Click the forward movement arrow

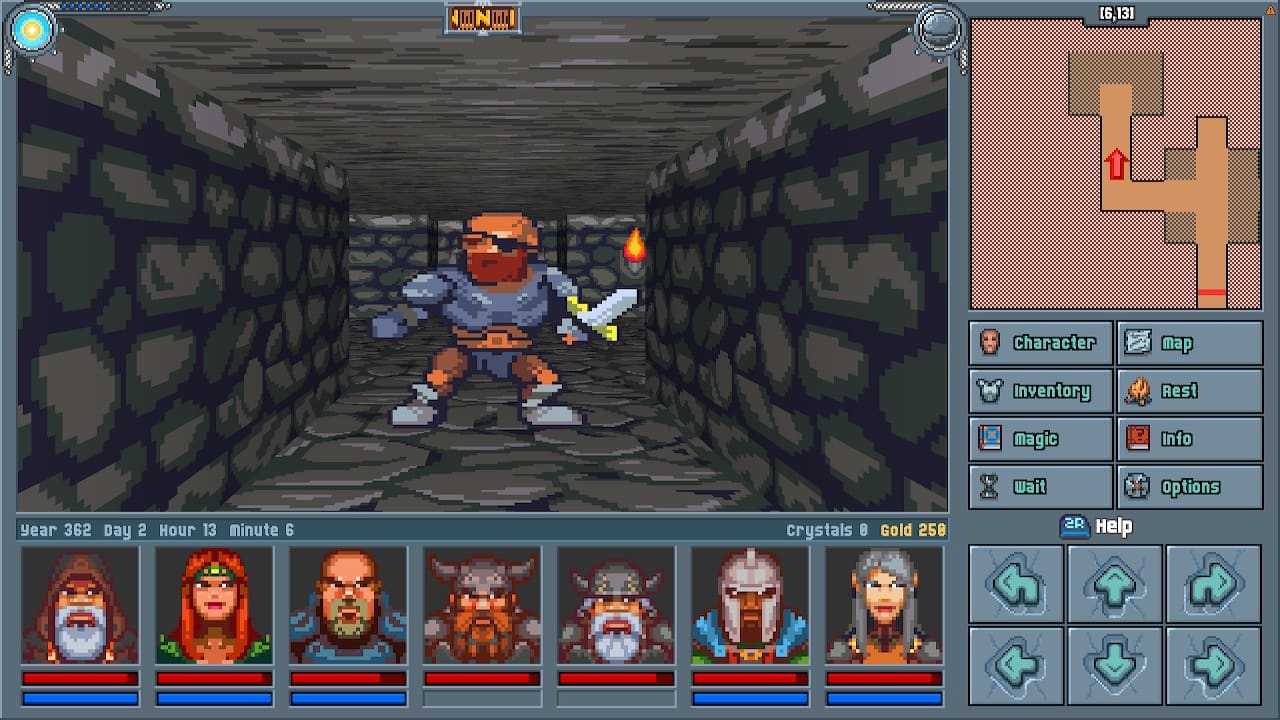1115,585
